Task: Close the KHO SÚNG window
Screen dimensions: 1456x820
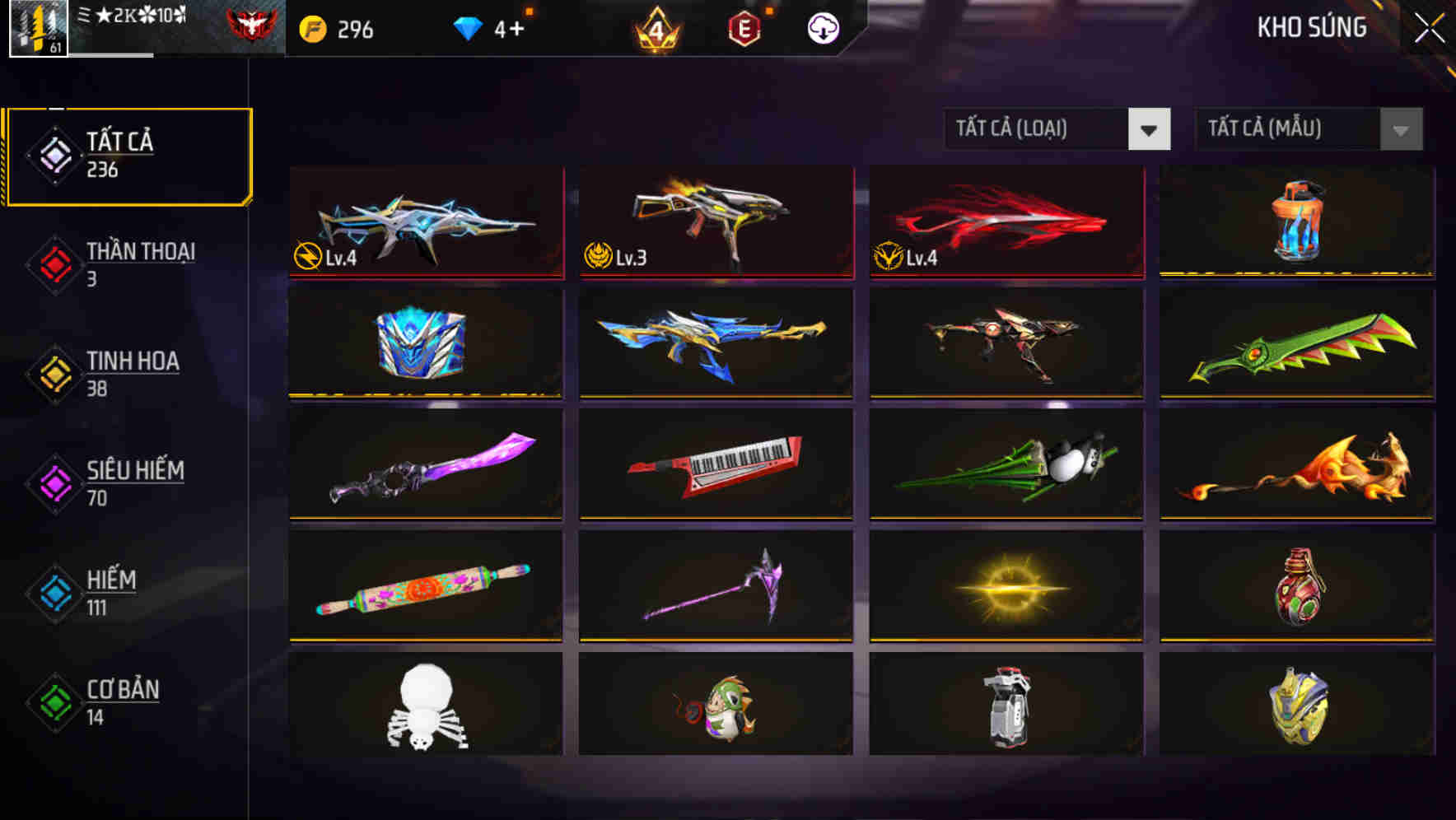Action: (x=1428, y=29)
